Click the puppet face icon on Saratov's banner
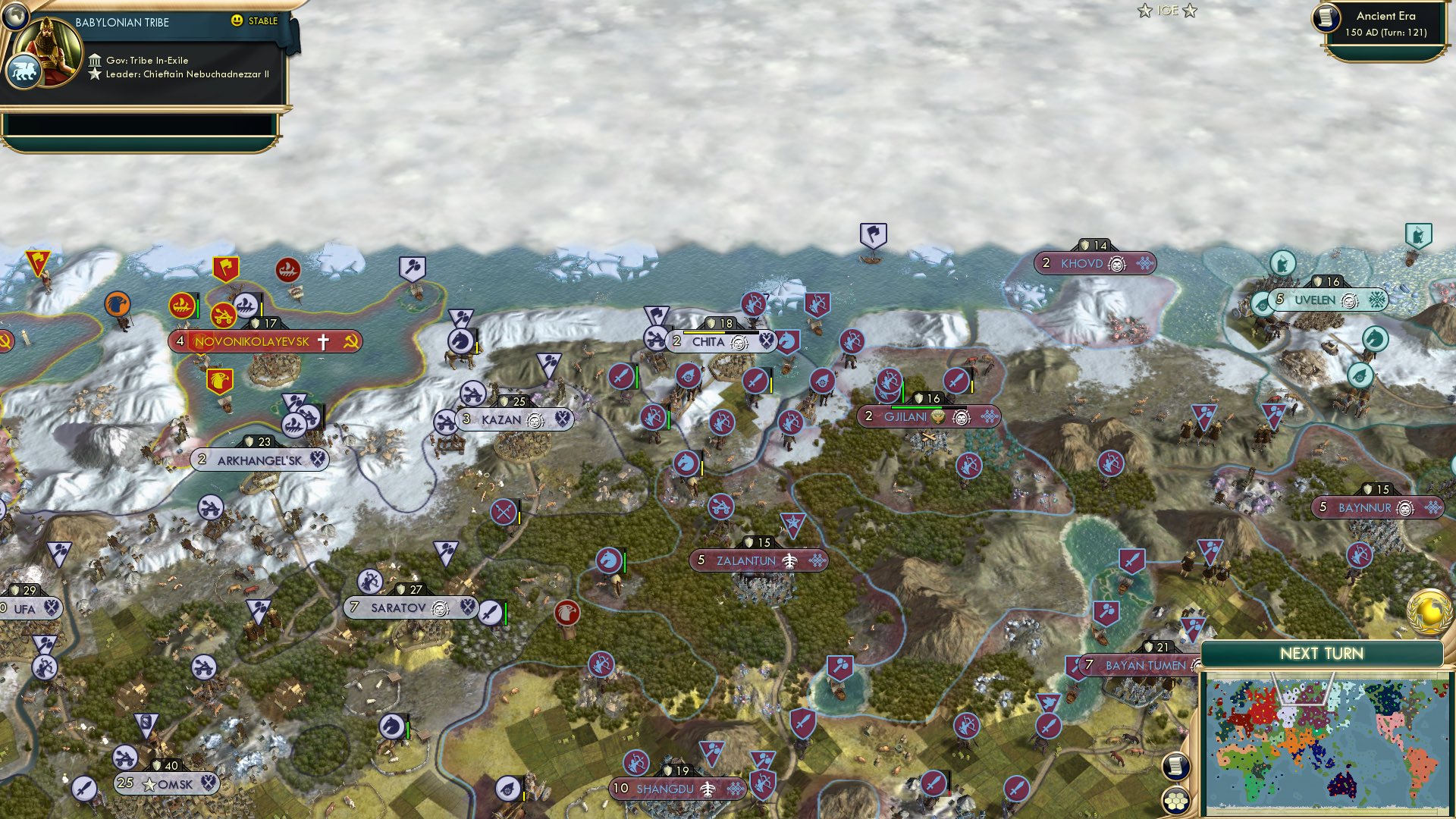The image size is (1456, 819). point(438,607)
